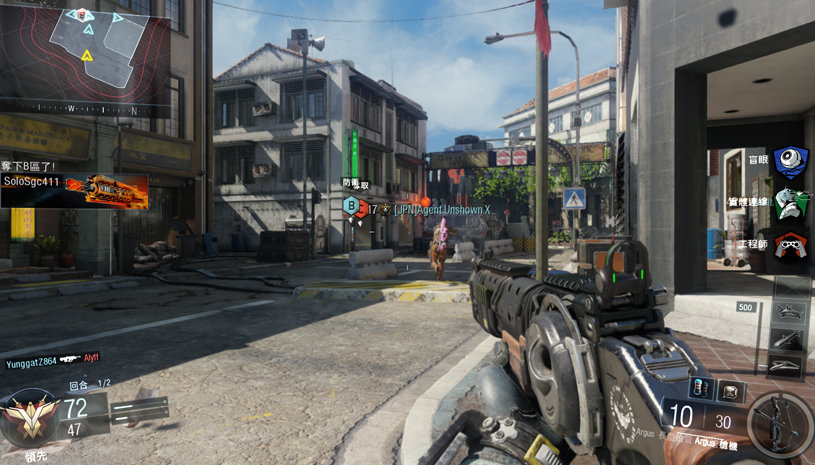Choose the bottom aircraft scorestreak slot

point(790,365)
